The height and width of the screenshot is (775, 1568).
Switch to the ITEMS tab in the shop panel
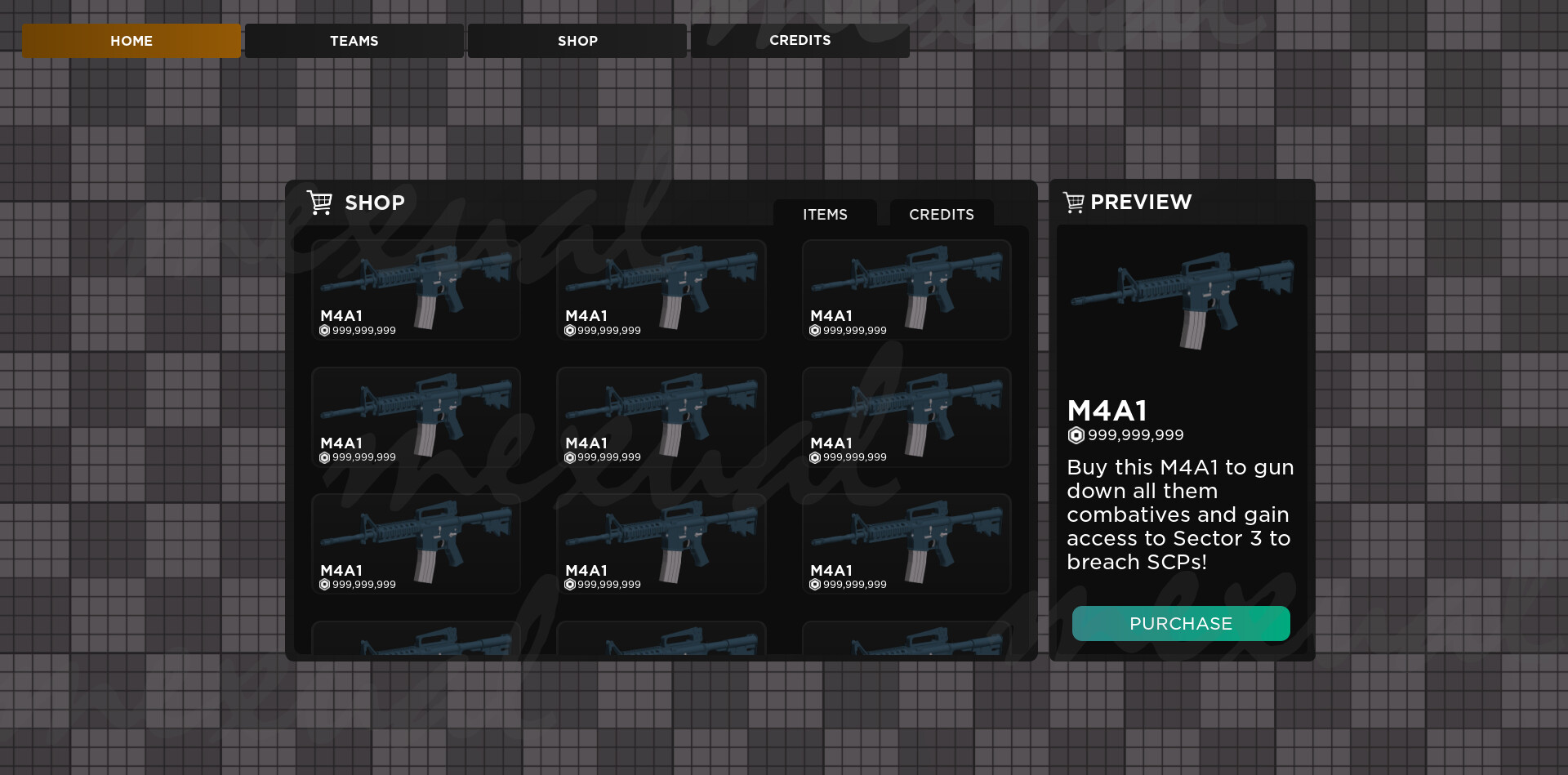[825, 214]
